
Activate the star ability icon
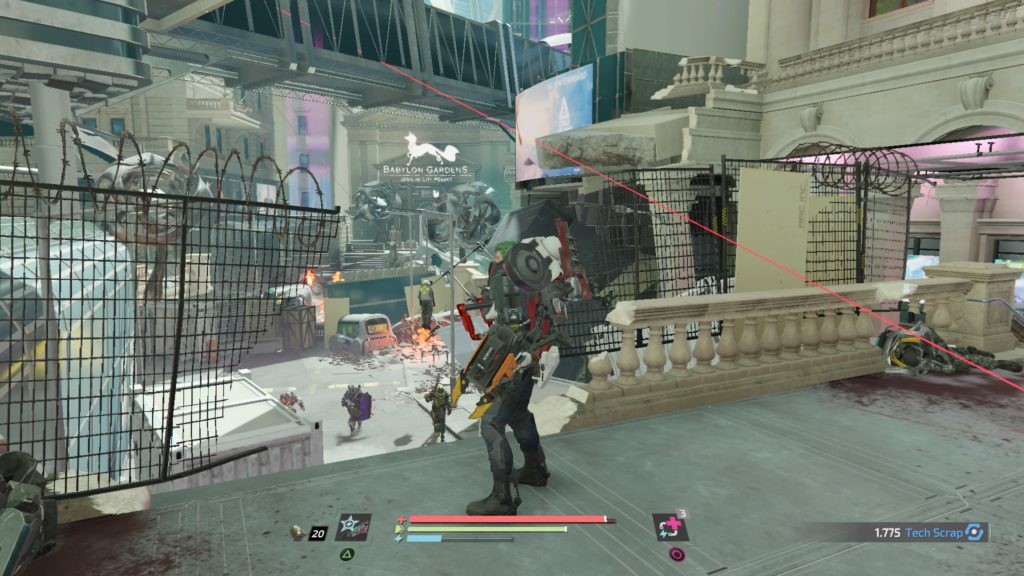tap(352, 526)
